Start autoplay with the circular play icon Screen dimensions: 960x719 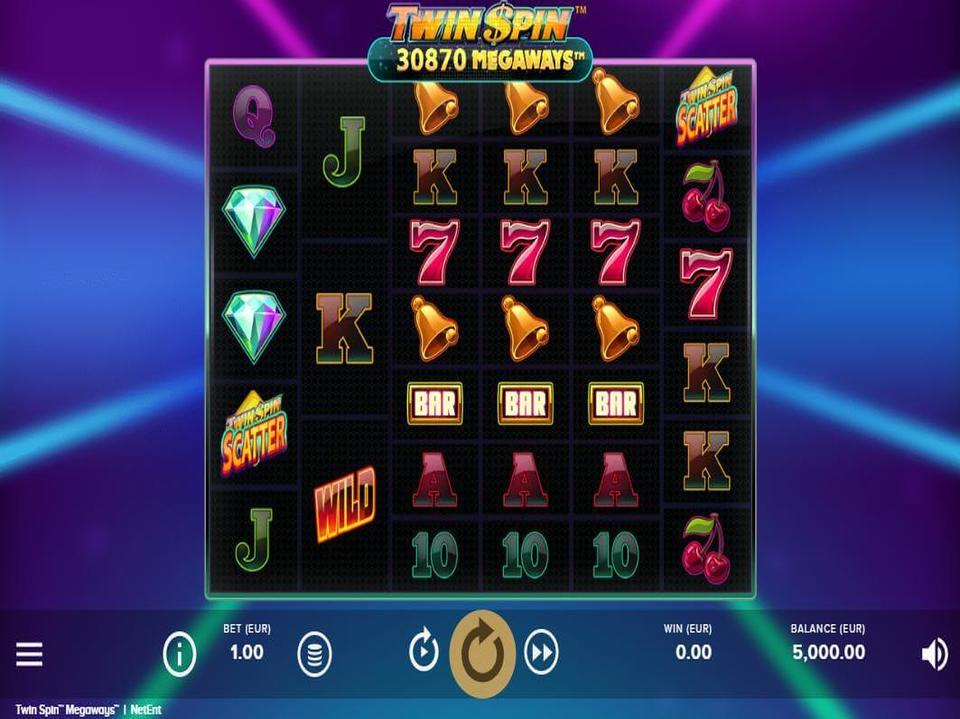(x=424, y=653)
